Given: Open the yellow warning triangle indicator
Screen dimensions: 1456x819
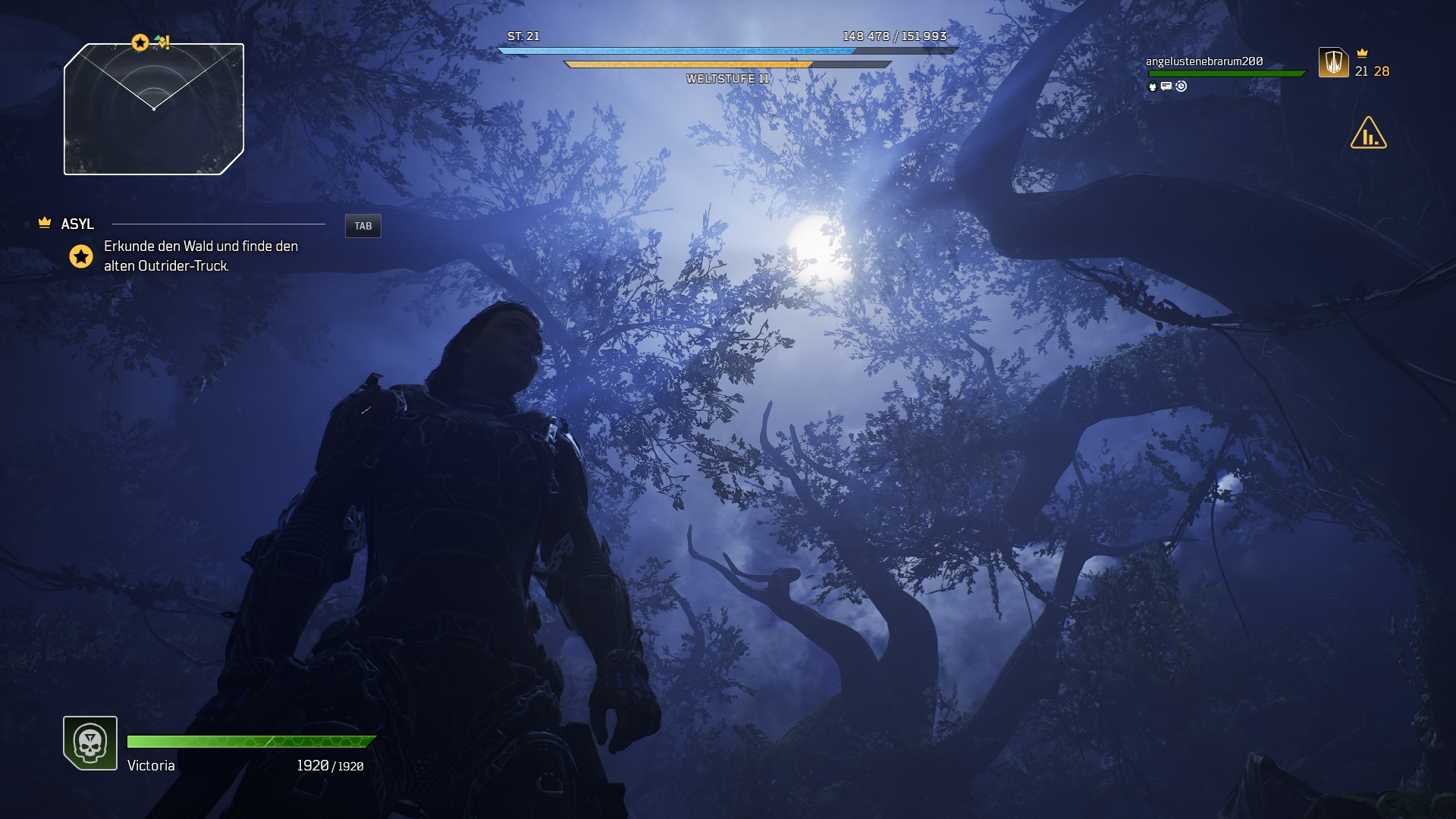Looking at the screenshot, I should point(1368,133).
